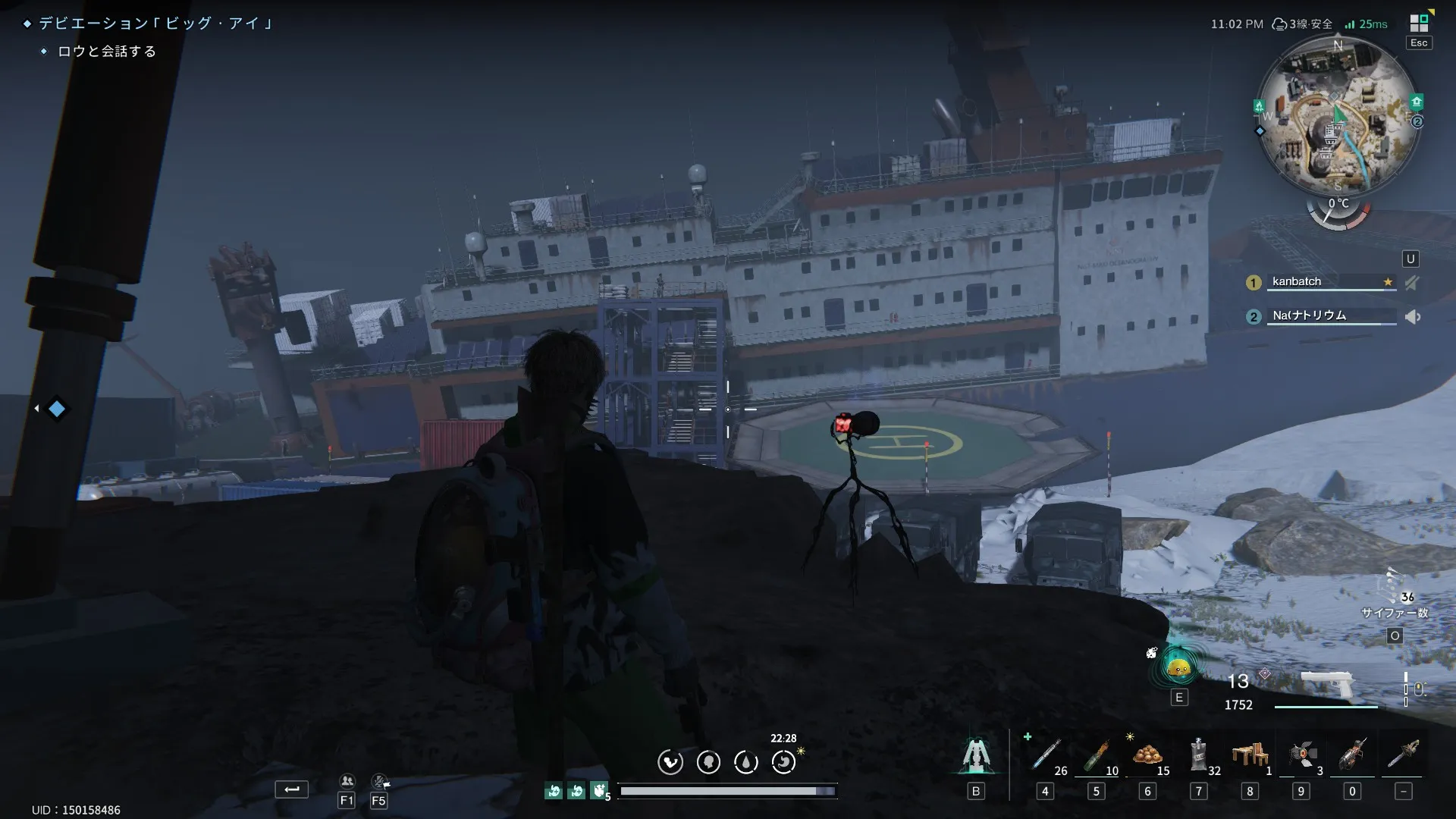Screen dimensions: 1456x819
Task: Select the table and chair hotbar slot
Action: [x=1250, y=755]
